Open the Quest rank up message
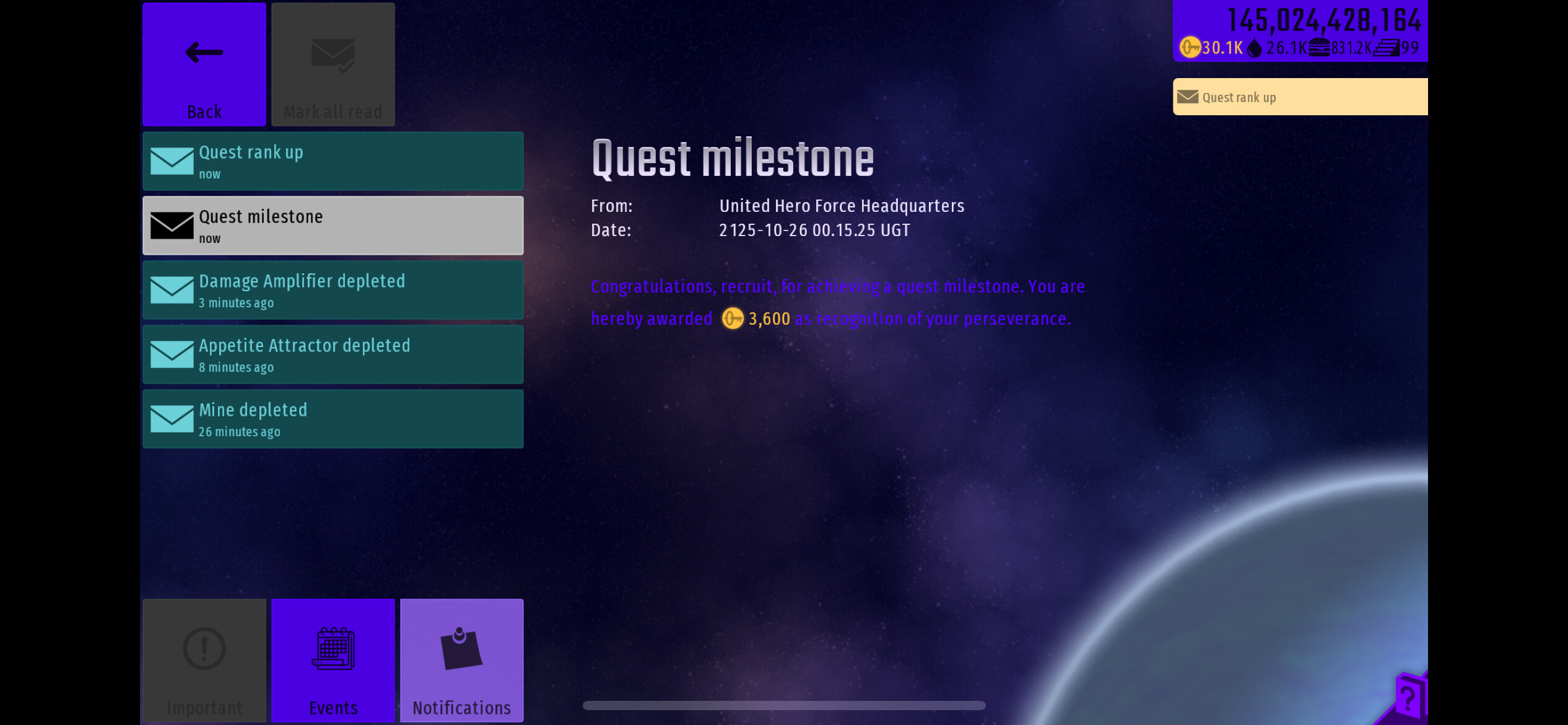Viewport: 1568px width, 725px height. pos(333,161)
